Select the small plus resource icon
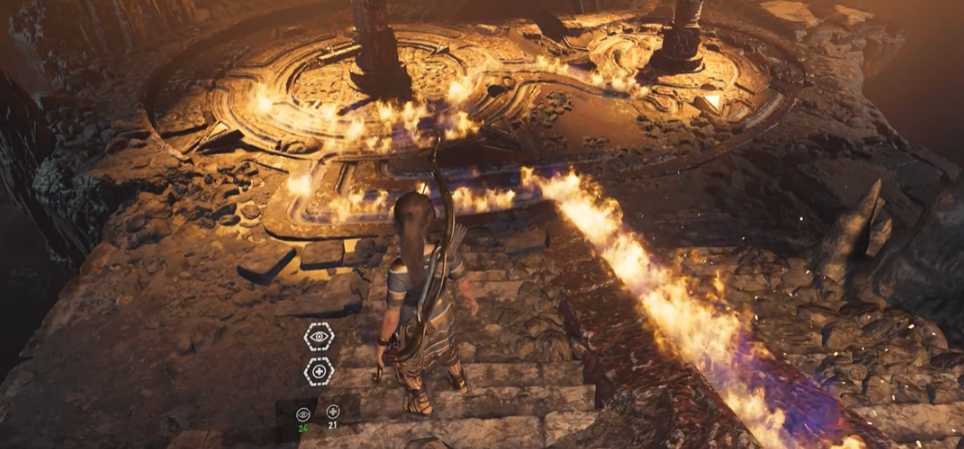 point(333,412)
